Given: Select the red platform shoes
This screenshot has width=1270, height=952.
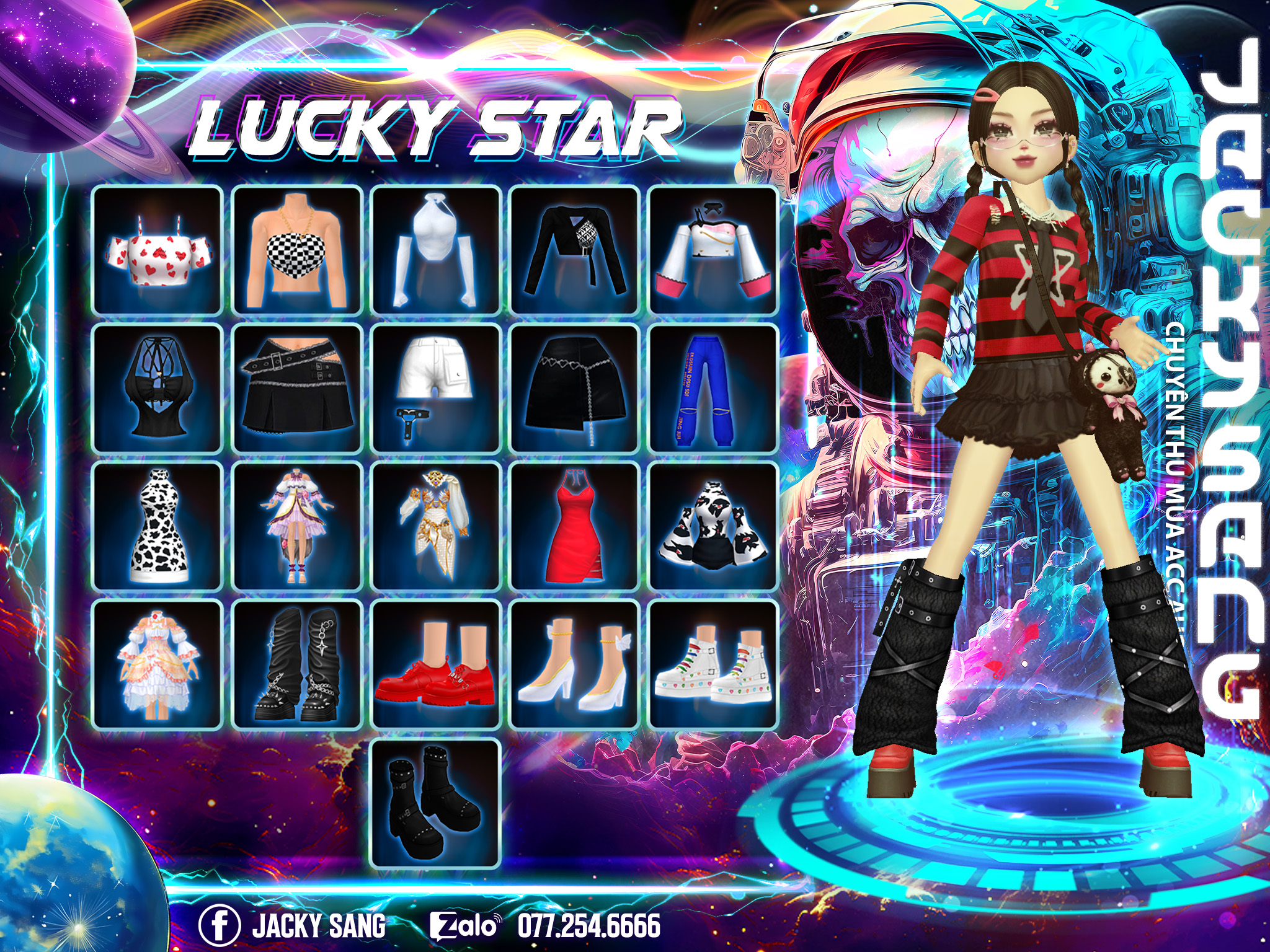Looking at the screenshot, I should tap(435, 664).
